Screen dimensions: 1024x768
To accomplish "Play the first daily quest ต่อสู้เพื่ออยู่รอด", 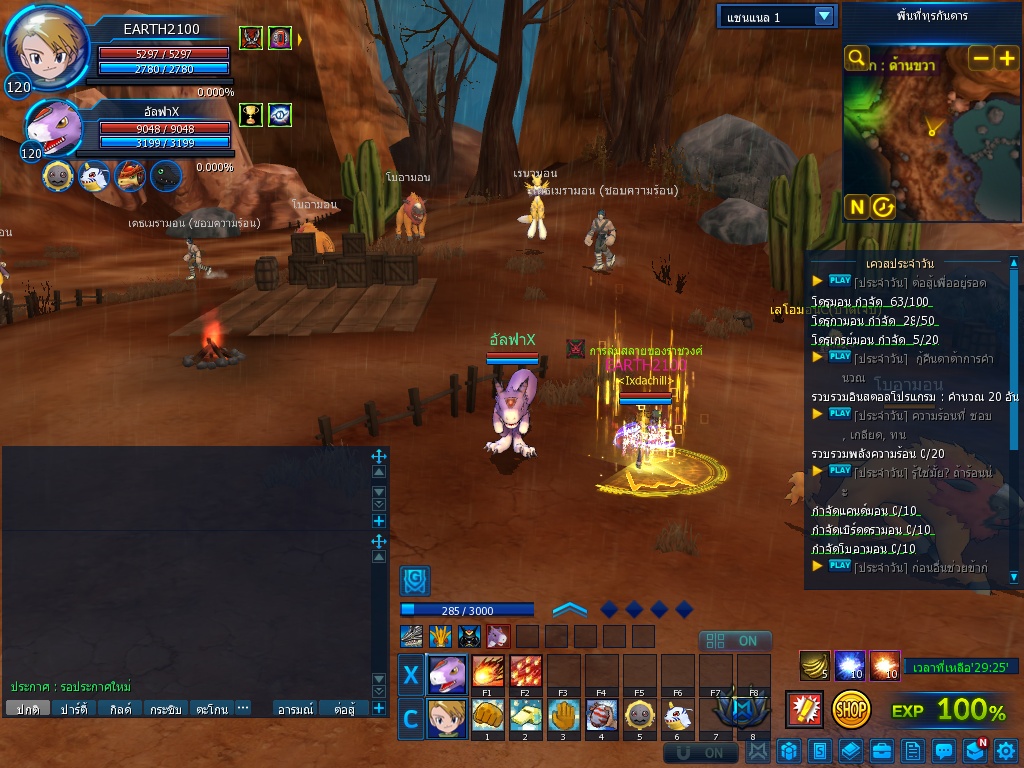I will click(840, 281).
